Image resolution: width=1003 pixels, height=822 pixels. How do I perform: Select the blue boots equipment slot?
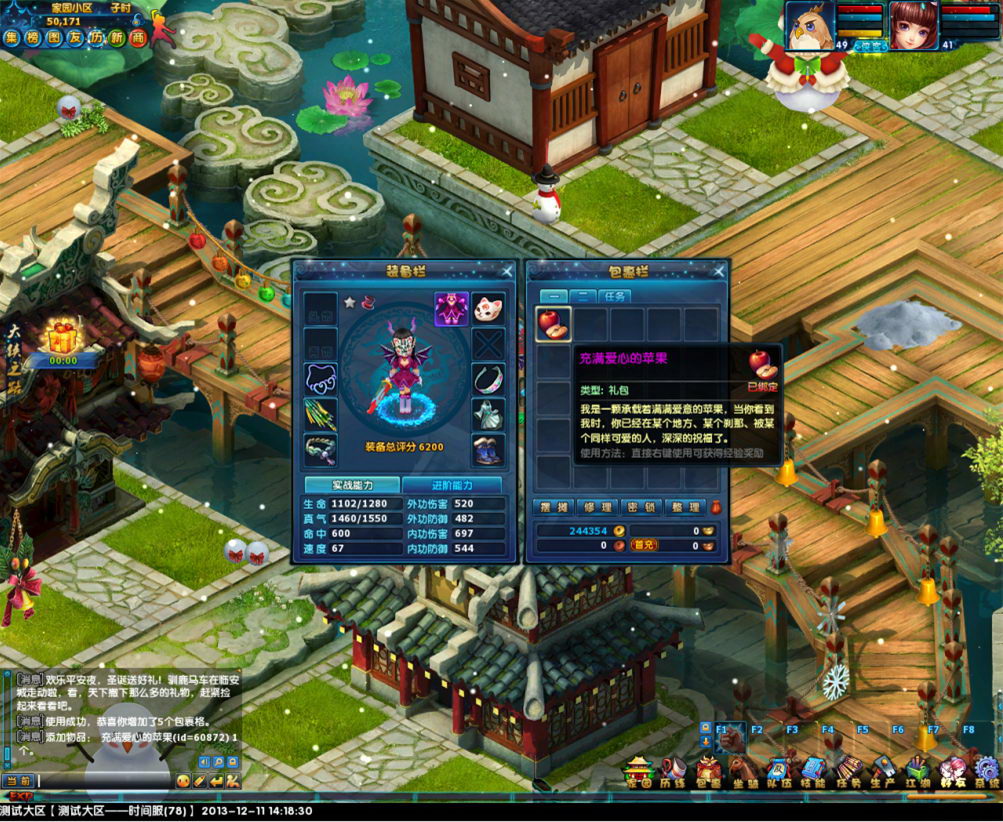pyautogui.click(x=488, y=448)
